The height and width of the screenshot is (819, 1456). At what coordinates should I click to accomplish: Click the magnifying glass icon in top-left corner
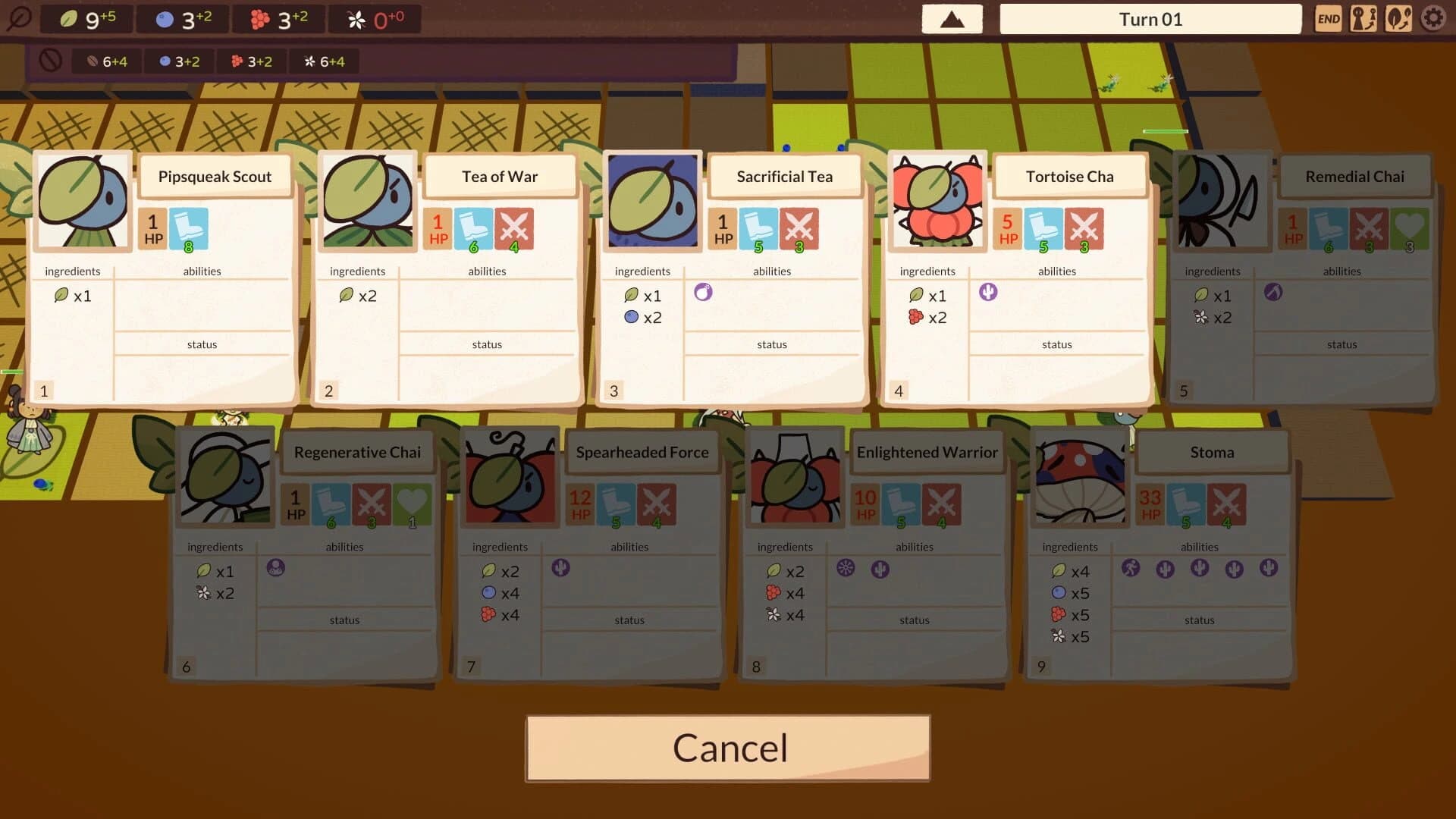pyautogui.click(x=20, y=17)
